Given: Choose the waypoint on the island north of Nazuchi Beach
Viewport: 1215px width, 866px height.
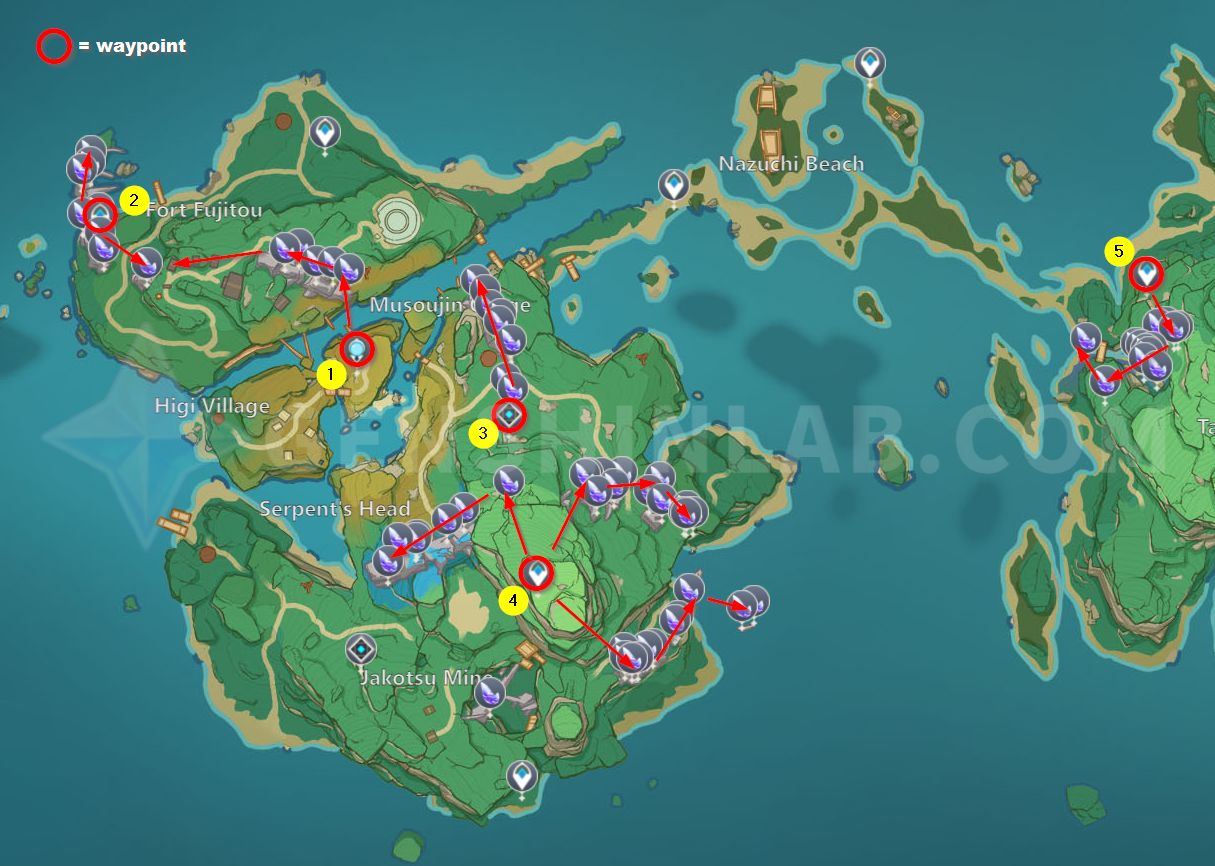Looking at the screenshot, I should coord(871,64).
